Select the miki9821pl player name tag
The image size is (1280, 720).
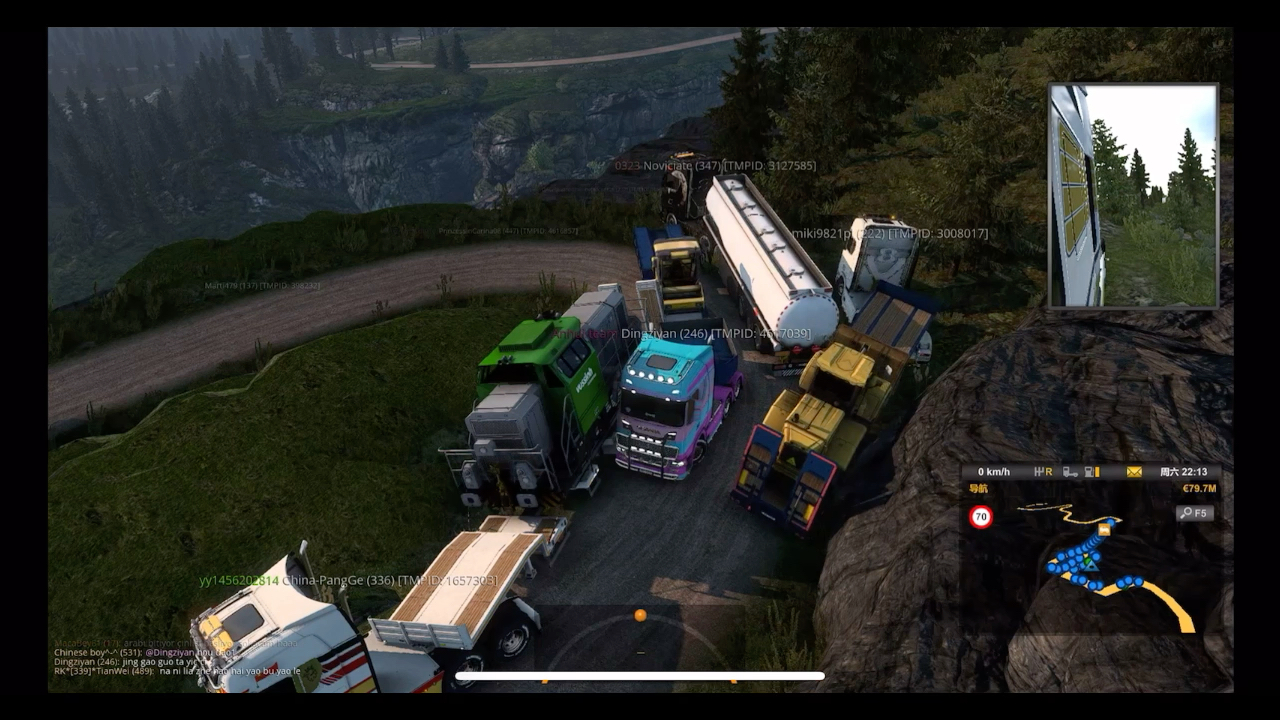pyautogui.click(x=889, y=233)
